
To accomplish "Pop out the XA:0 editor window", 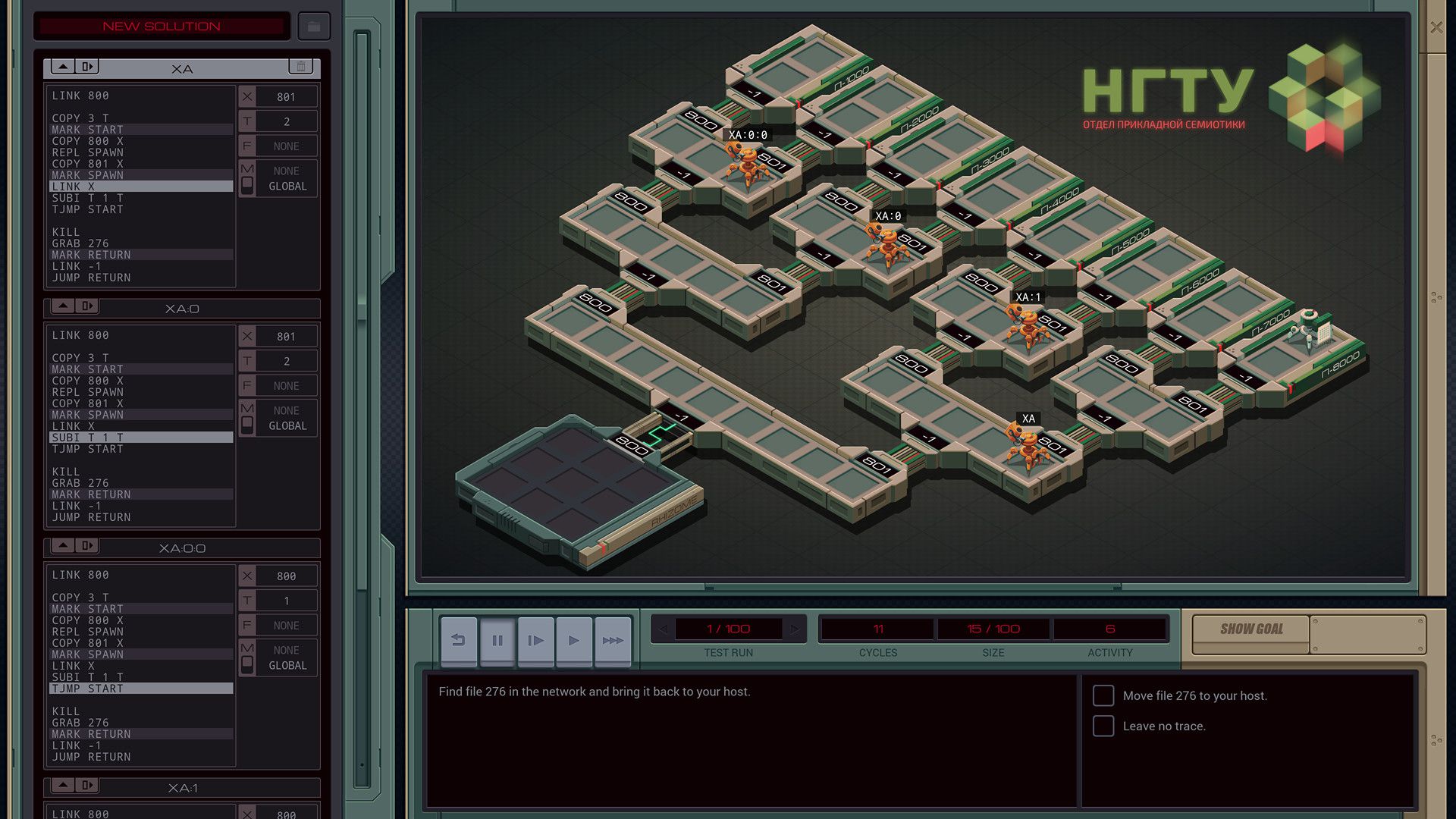I will (86, 306).
